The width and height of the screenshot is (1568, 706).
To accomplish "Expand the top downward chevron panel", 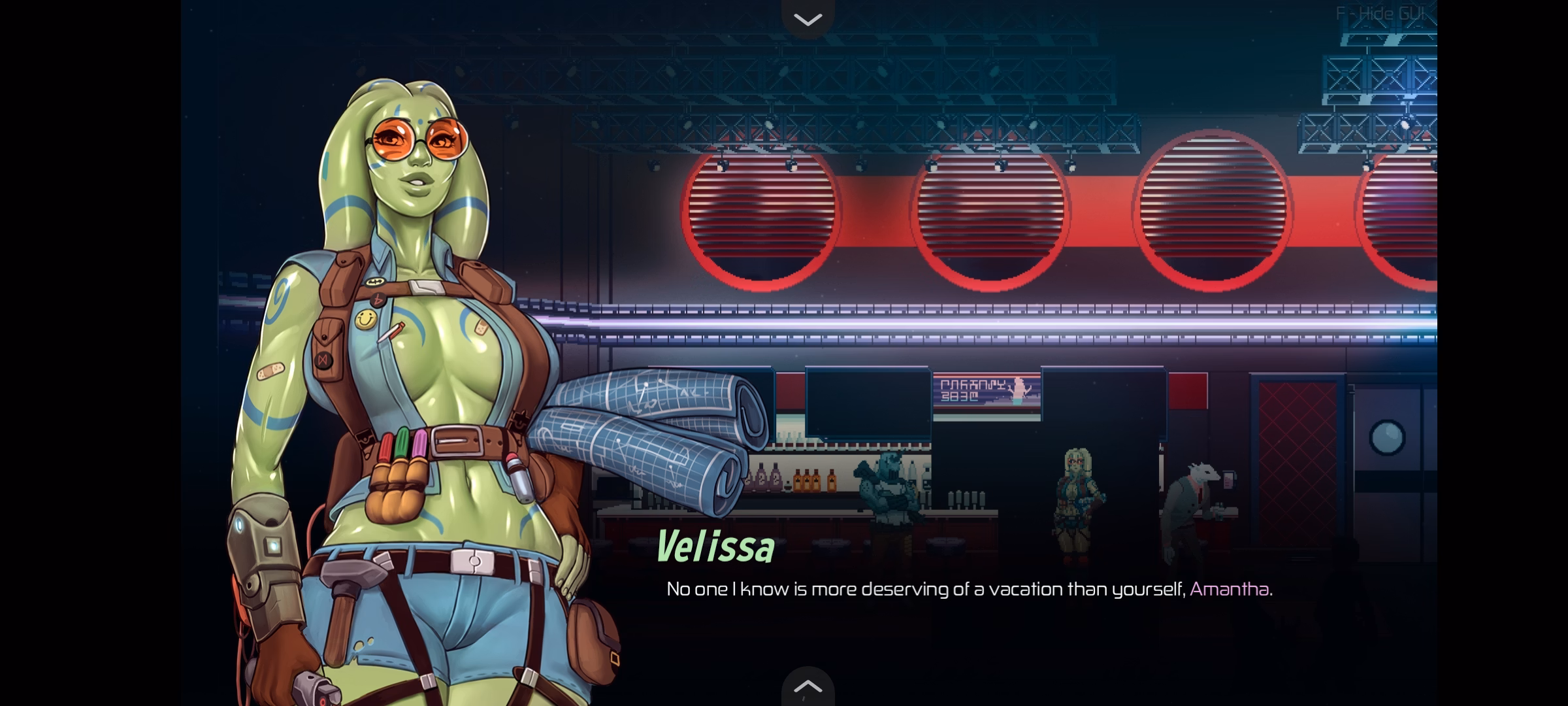I will pos(808,20).
